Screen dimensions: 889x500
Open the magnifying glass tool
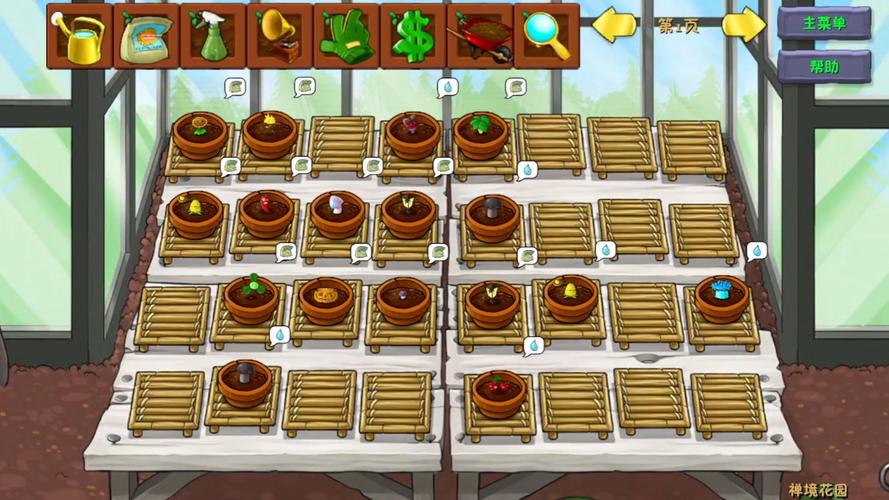[x=546, y=35]
